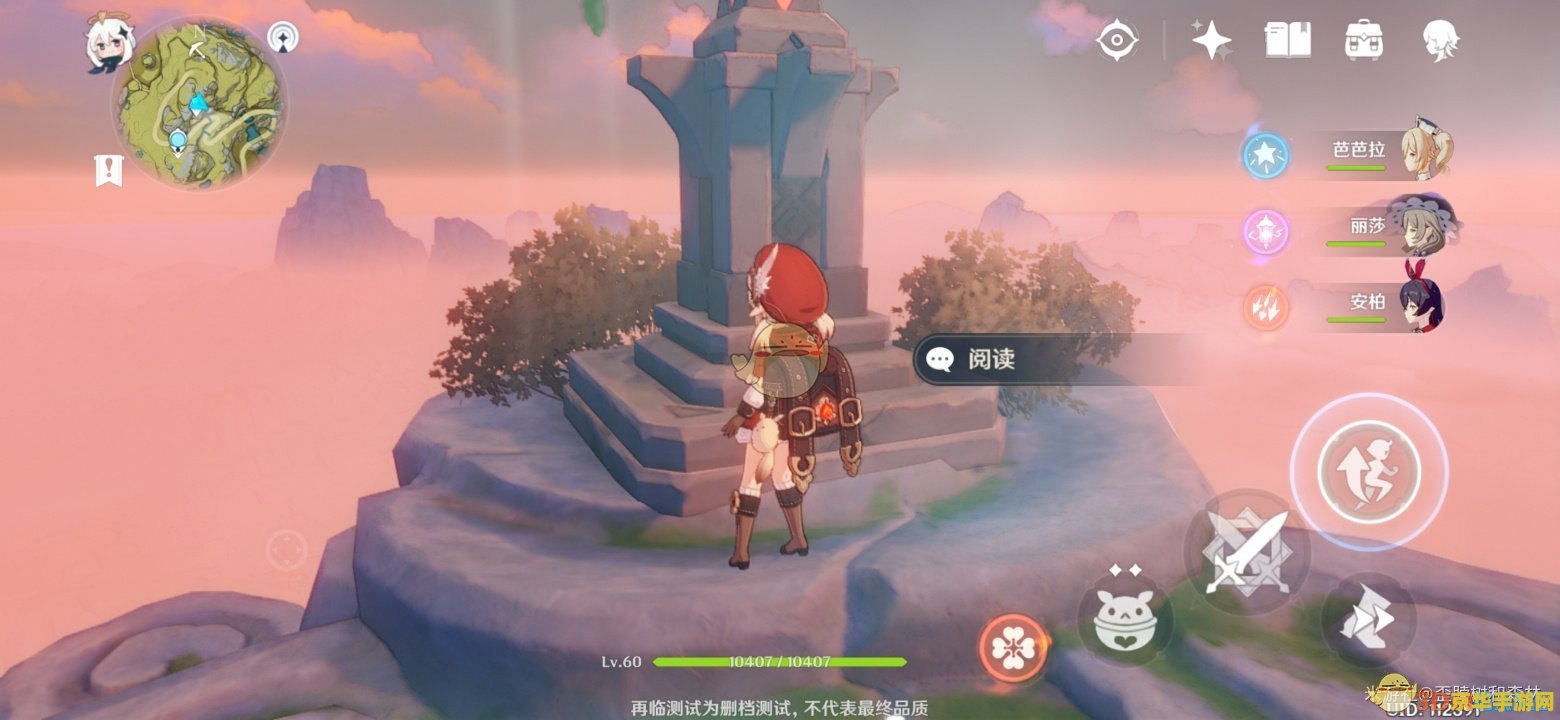Screen dimensions: 1560x720
Task: Open the backpack inventory
Action: 1363,40
